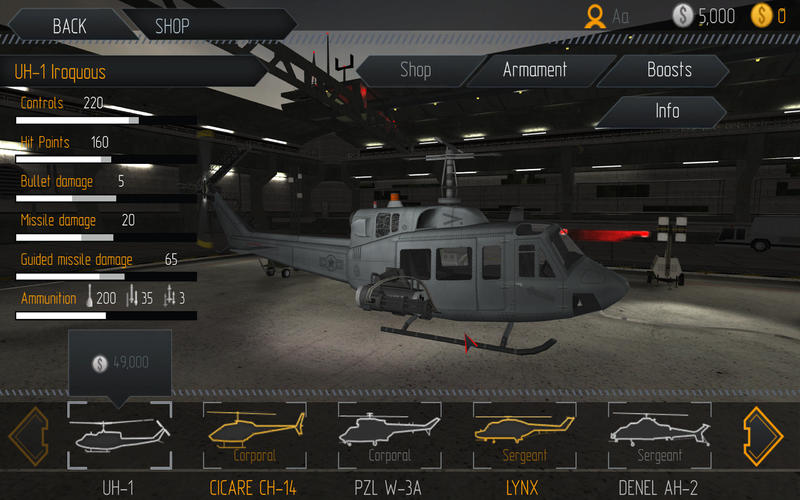Open the Armament tab

click(535, 70)
